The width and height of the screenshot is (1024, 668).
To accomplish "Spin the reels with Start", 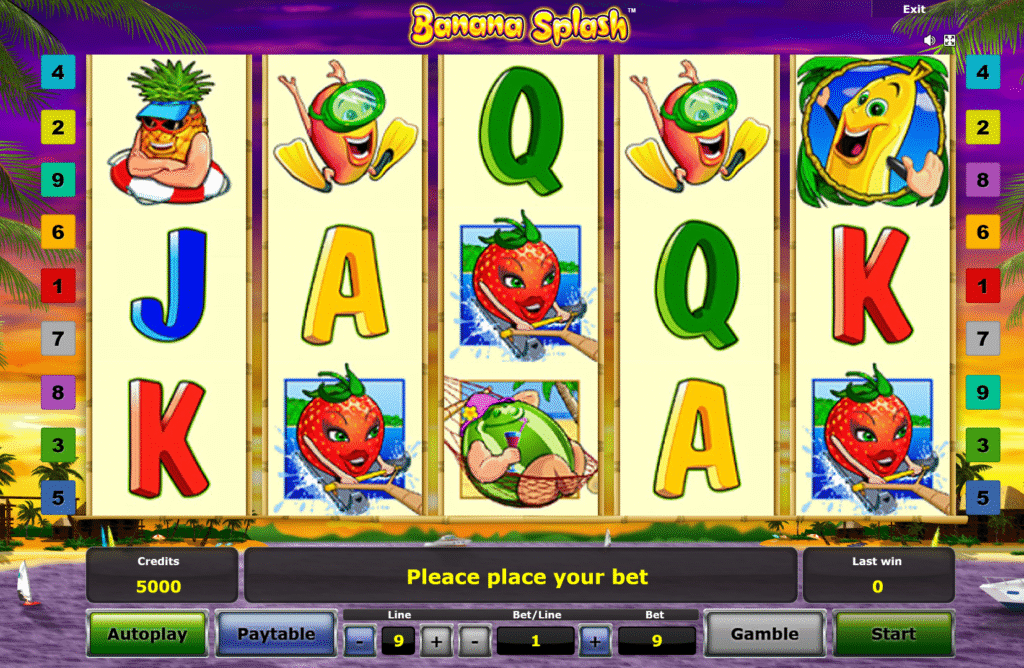I will pos(892,634).
